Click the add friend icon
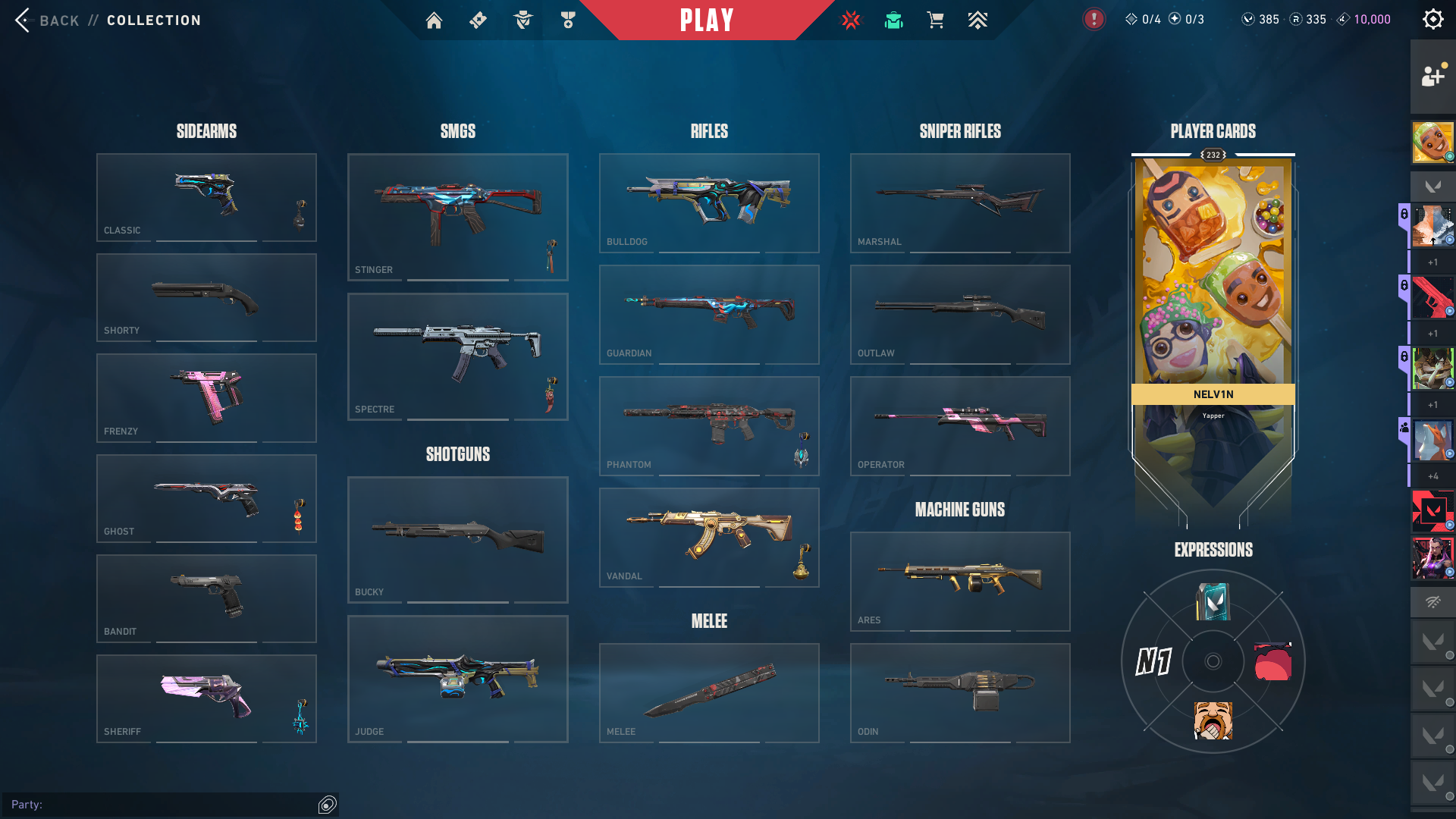 pyautogui.click(x=1432, y=76)
